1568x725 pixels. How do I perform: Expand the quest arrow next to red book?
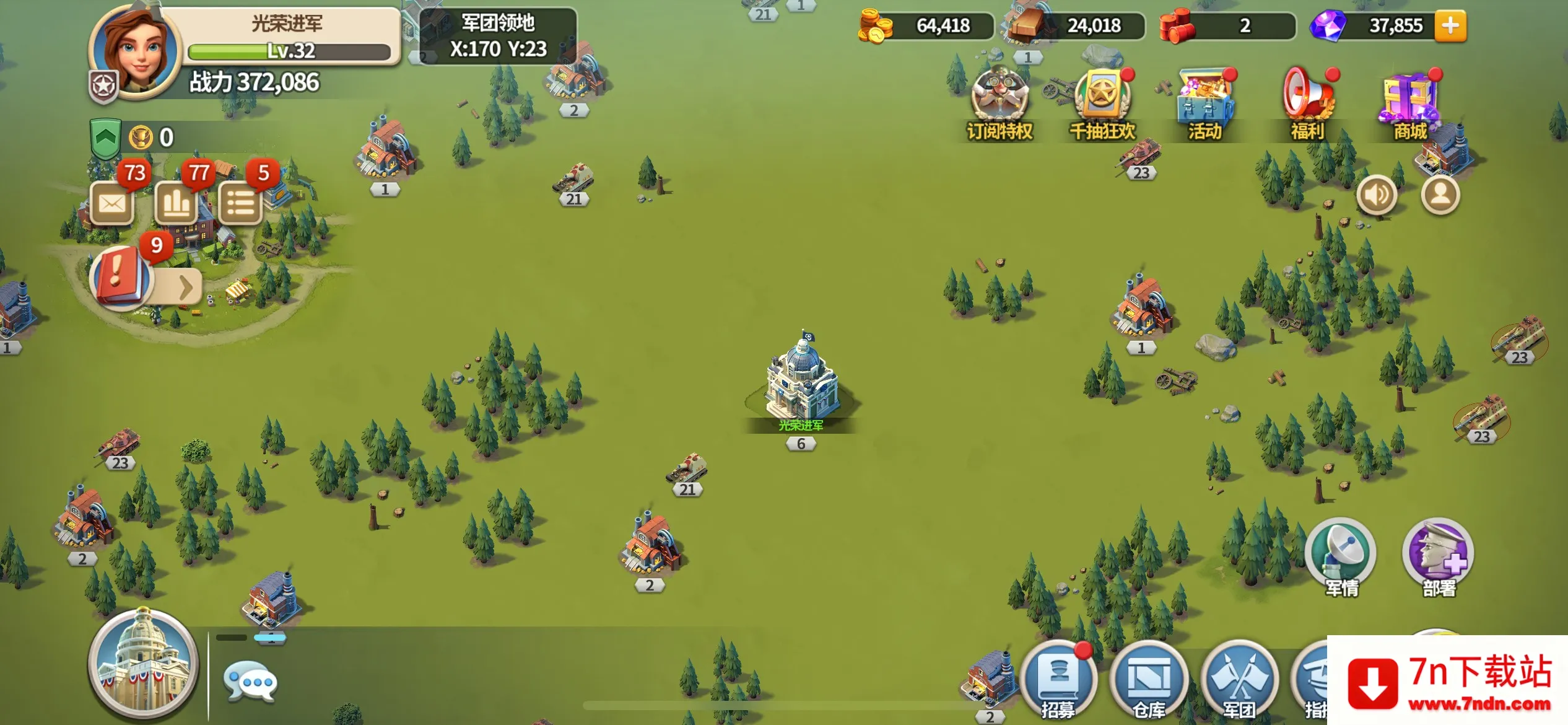185,286
